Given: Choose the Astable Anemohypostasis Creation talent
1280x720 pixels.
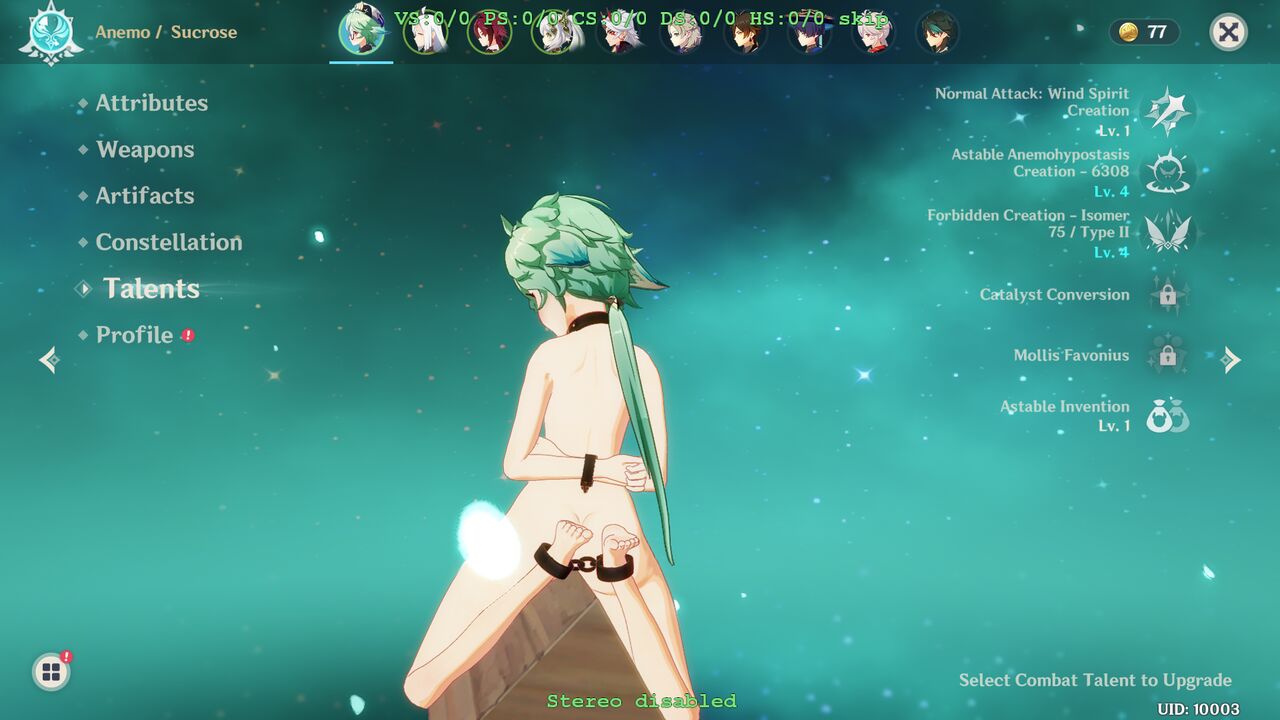Looking at the screenshot, I should coord(1166,172).
